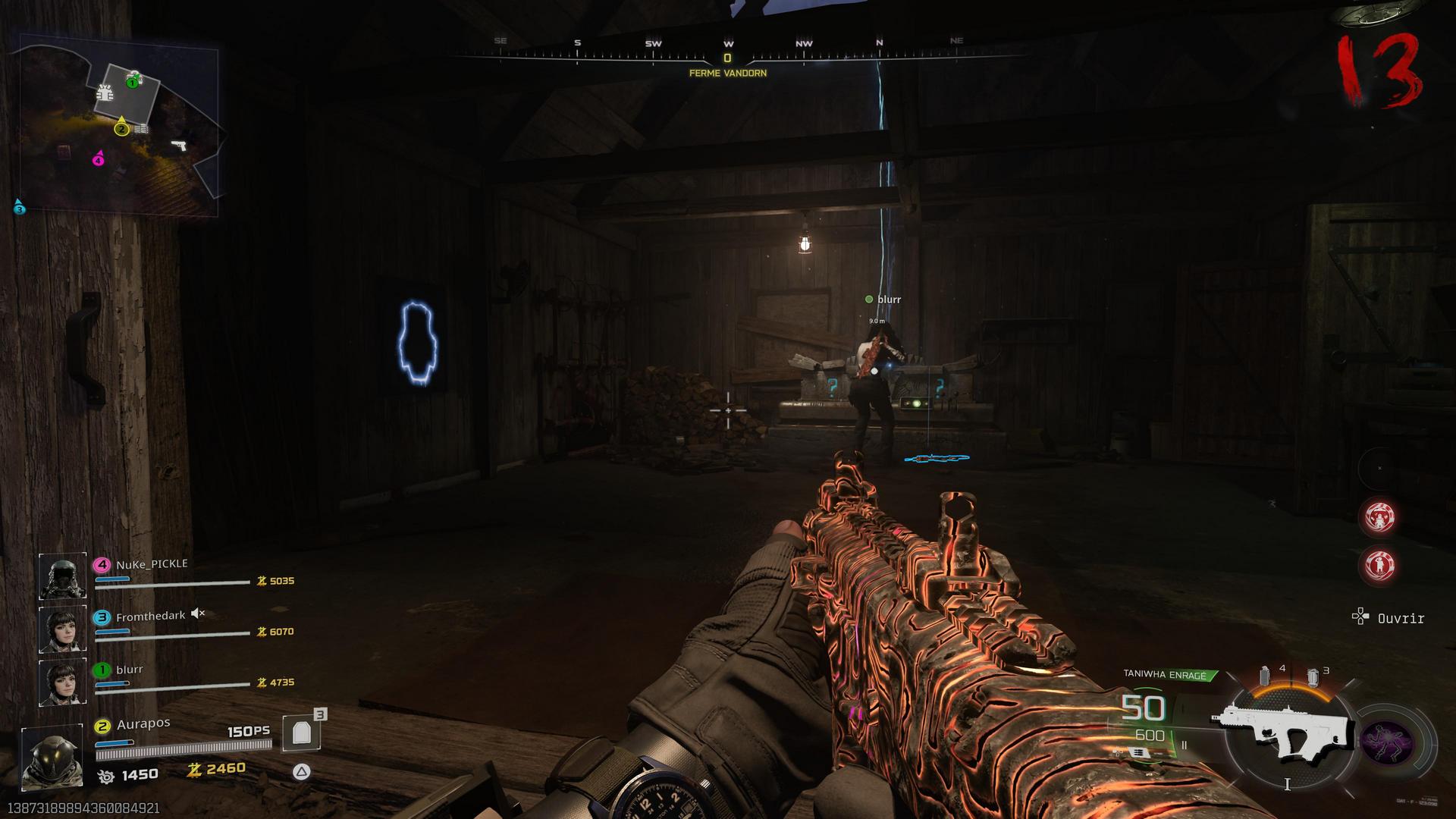1456x819 pixels.
Task: Select blurr's squad portrait
Action: coord(62,682)
